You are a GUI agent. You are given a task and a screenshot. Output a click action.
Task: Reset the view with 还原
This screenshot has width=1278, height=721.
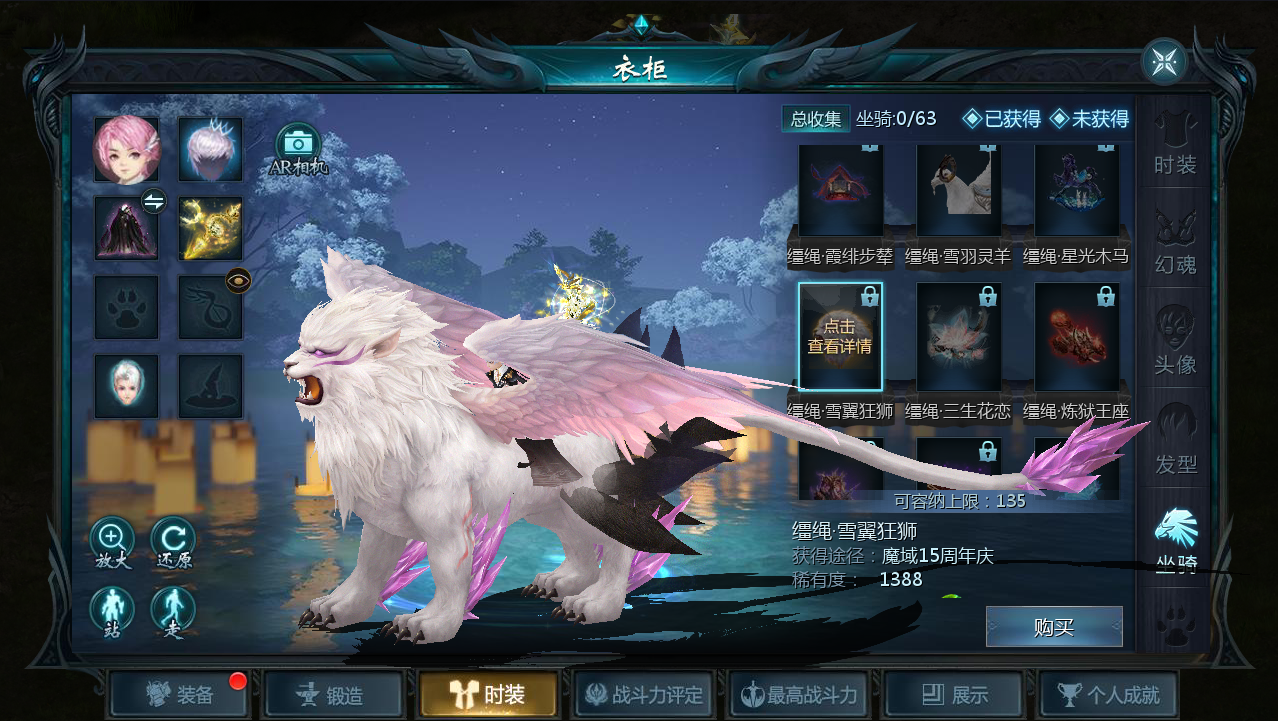(x=173, y=541)
